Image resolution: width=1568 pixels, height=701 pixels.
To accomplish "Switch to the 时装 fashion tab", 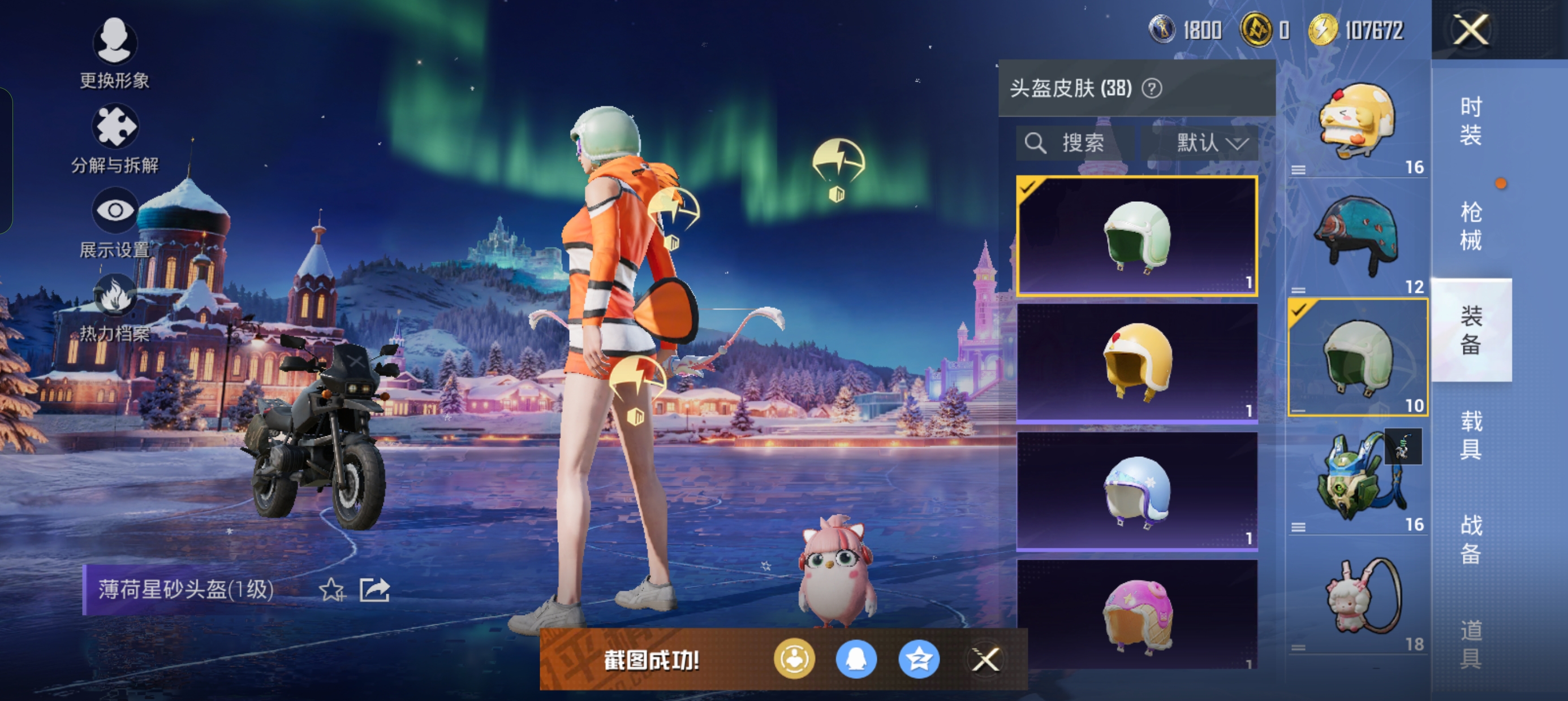I will (x=1471, y=120).
